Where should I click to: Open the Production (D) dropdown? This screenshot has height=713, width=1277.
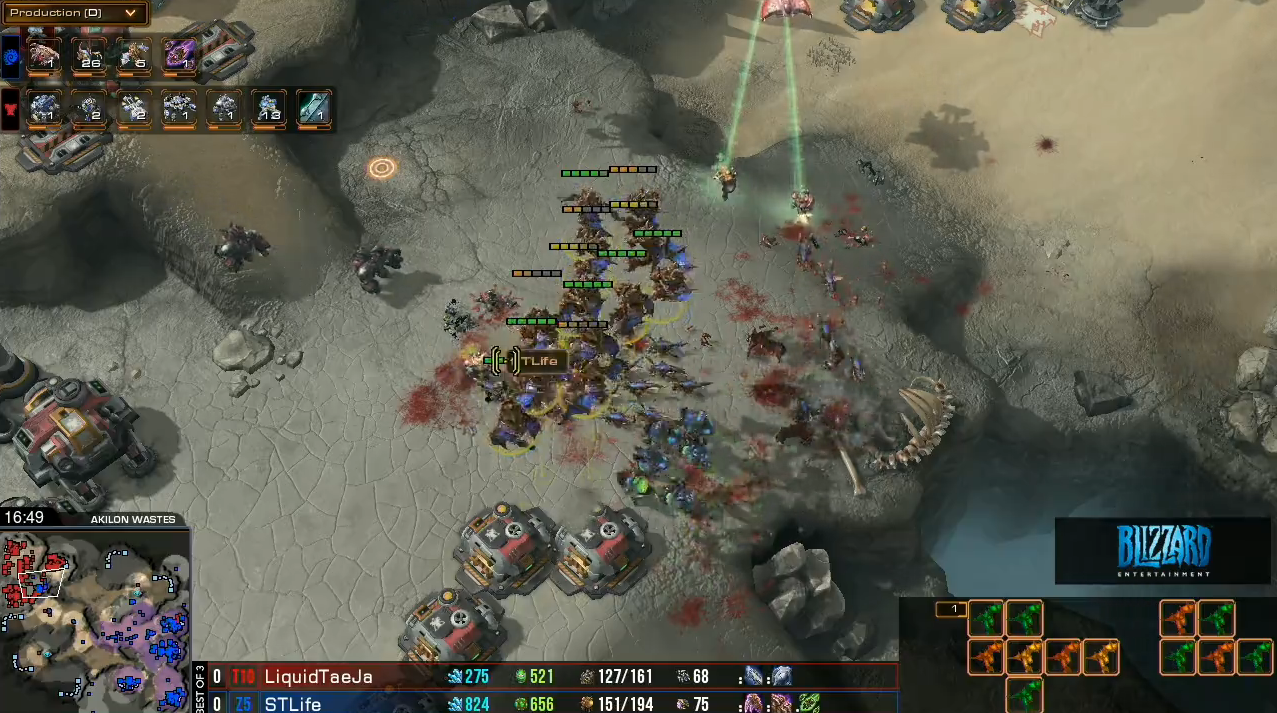[x=75, y=13]
